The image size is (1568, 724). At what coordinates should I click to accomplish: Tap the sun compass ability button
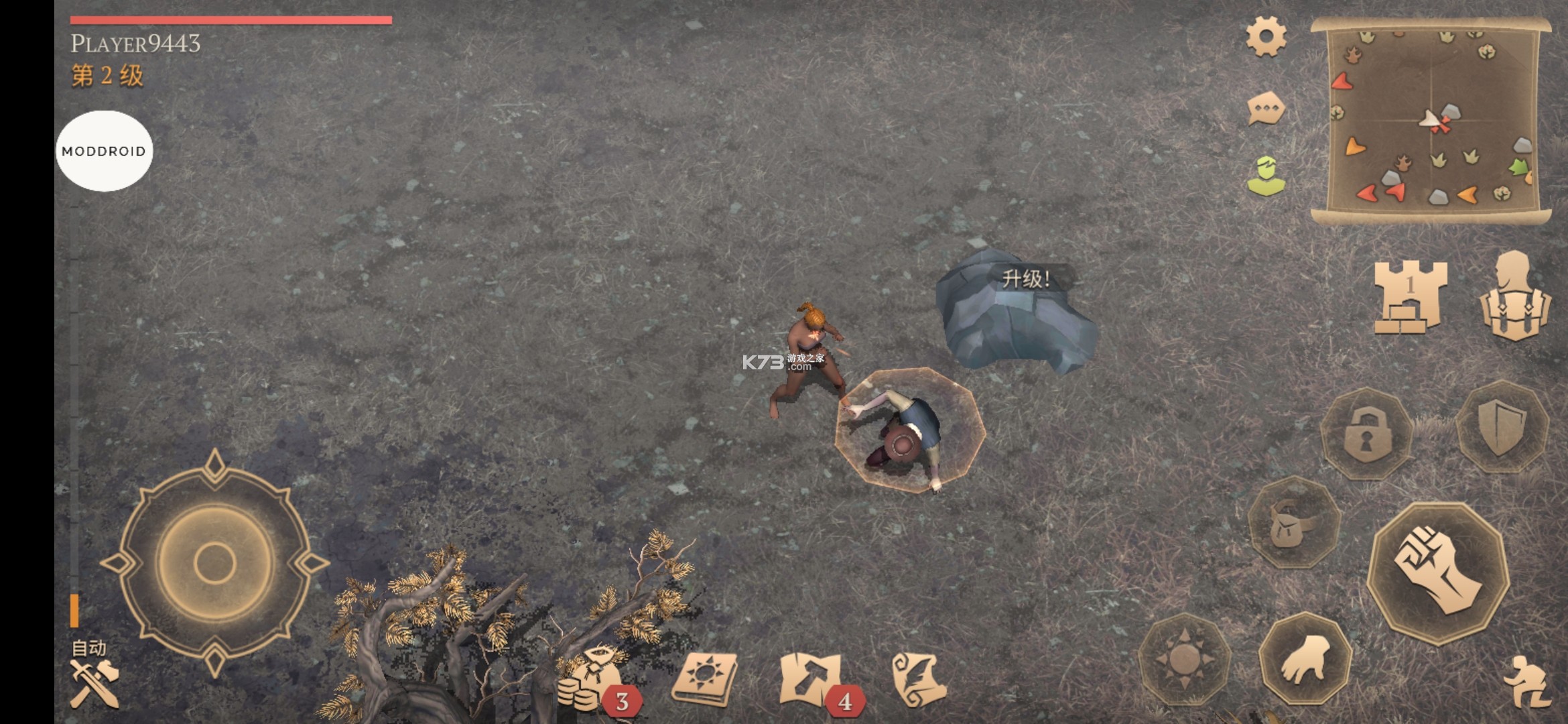click(x=1185, y=659)
